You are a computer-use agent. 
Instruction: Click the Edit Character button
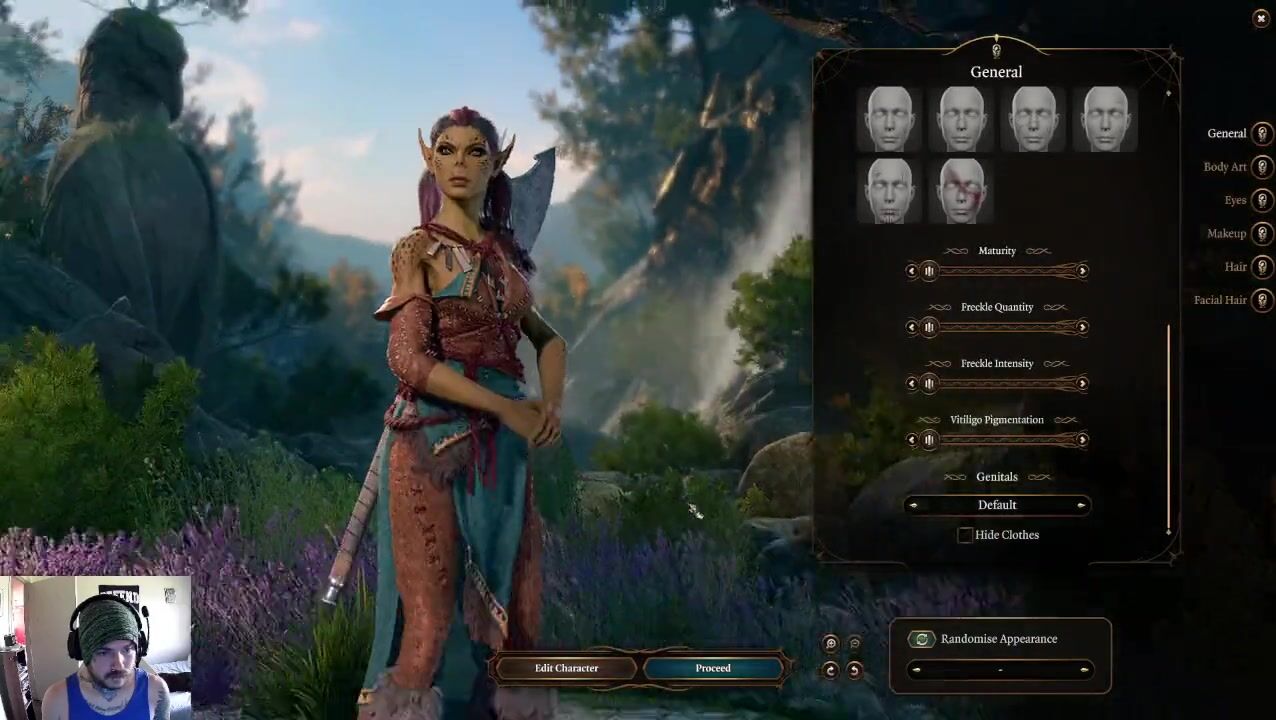click(566, 668)
